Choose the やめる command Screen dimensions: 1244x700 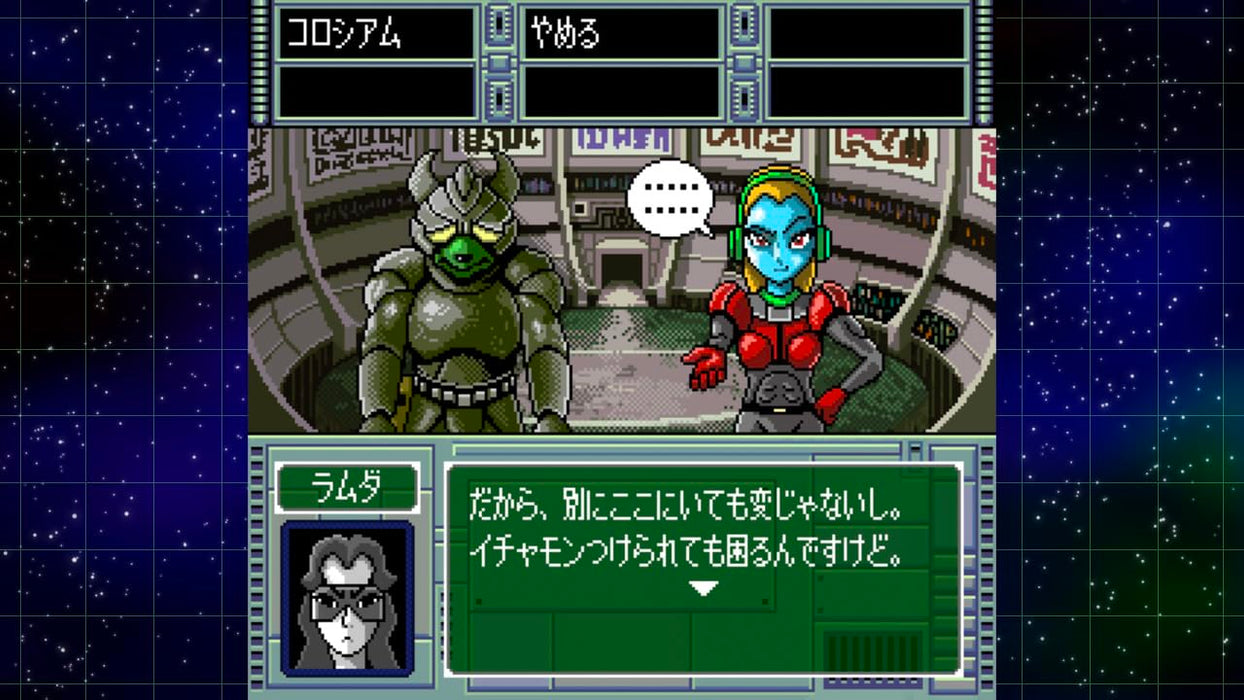tap(566, 33)
